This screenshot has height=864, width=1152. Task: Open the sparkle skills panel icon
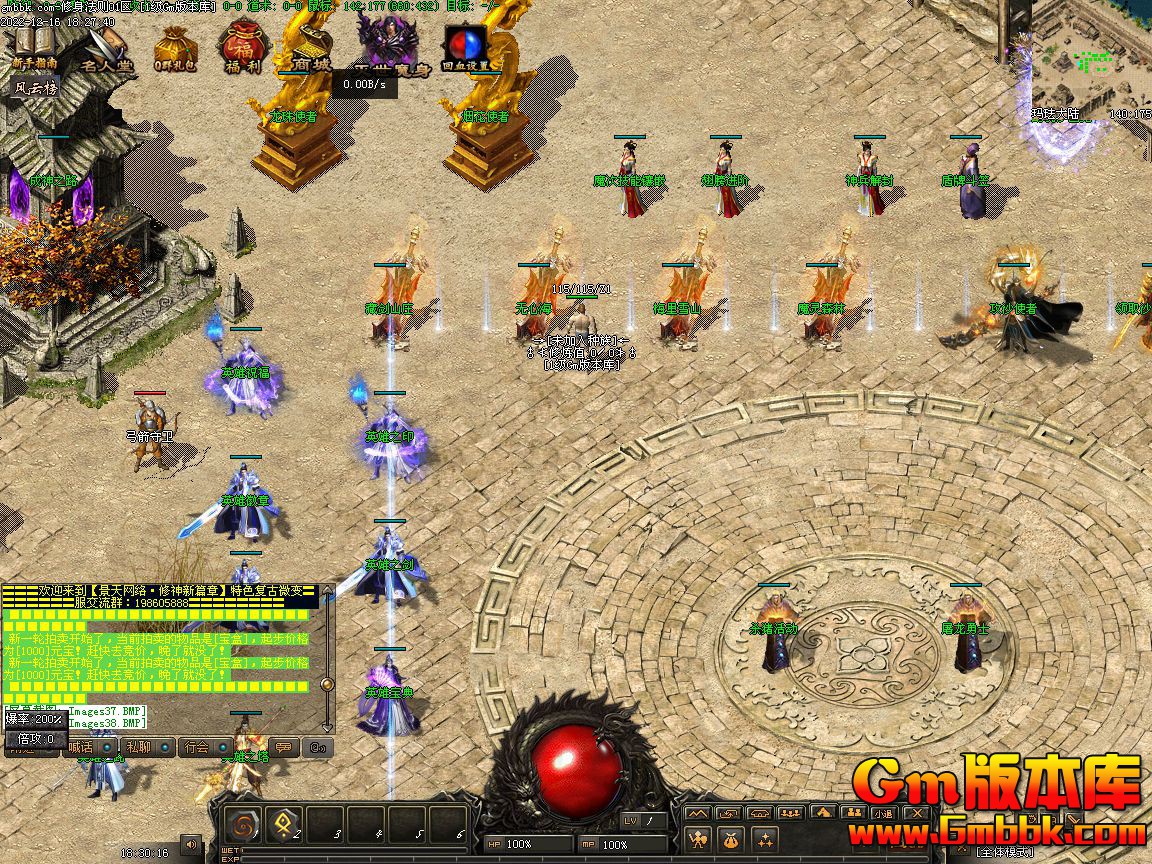[765, 838]
